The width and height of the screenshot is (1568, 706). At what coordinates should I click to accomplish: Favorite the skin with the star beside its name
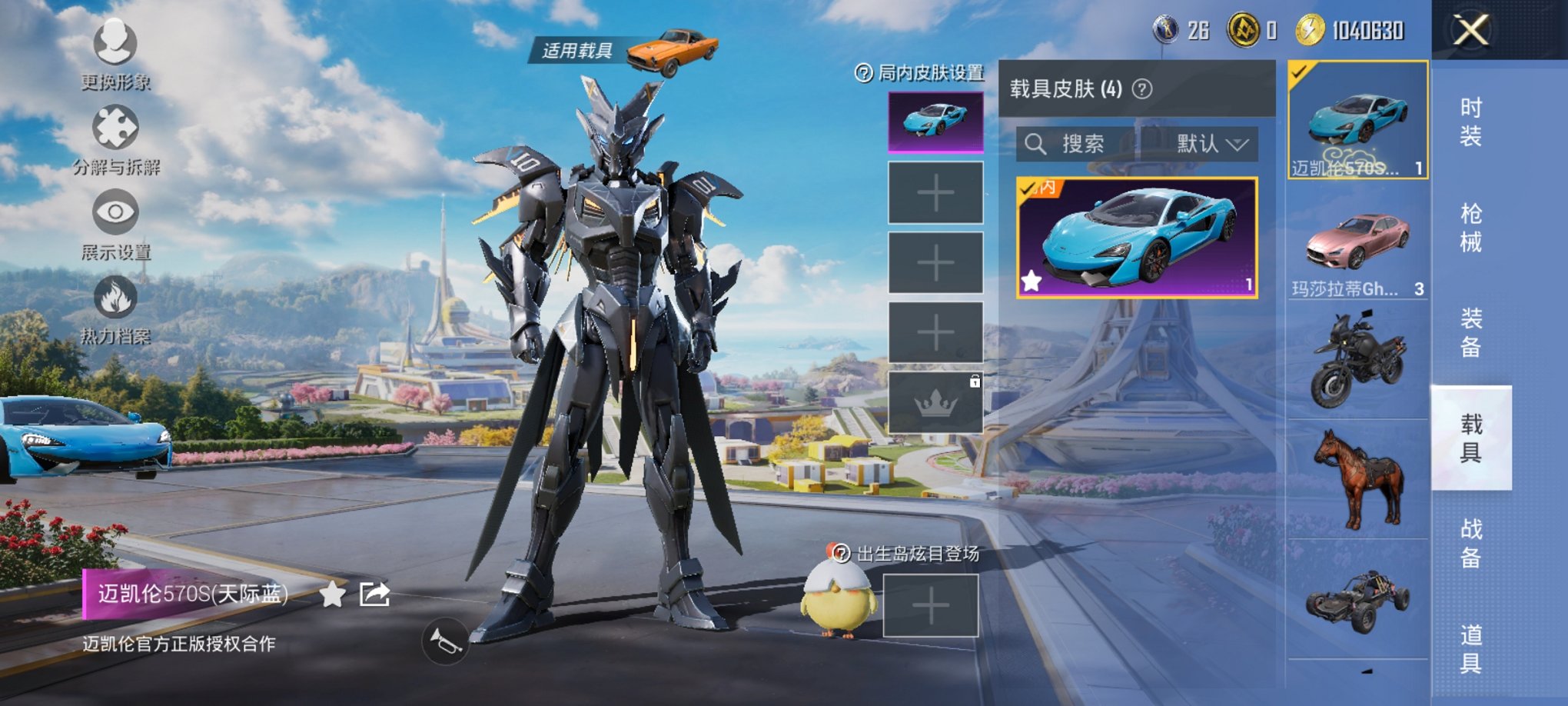[332, 594]
